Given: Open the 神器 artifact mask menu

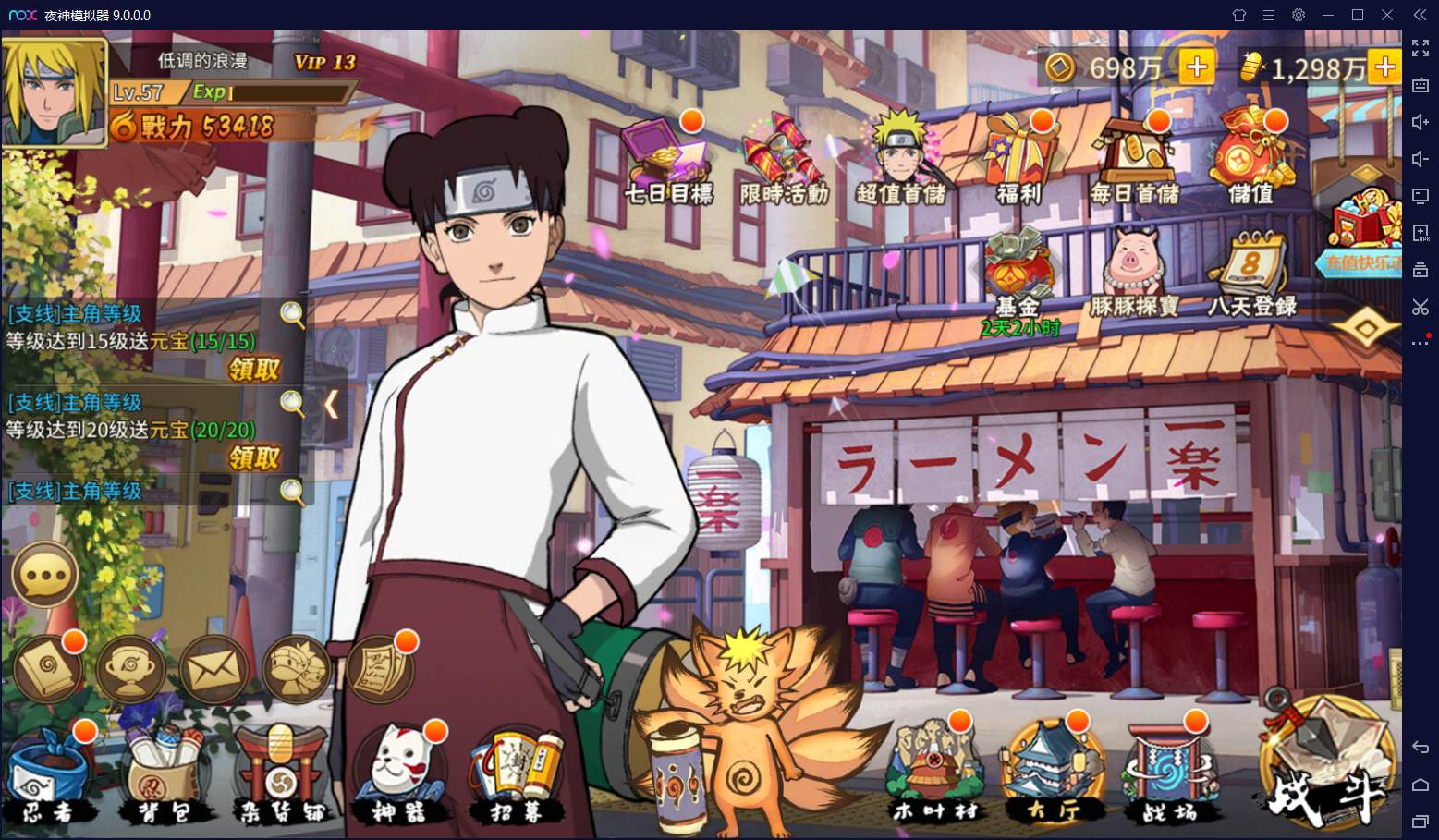Looking at the screenshot, I should (399, 774).
